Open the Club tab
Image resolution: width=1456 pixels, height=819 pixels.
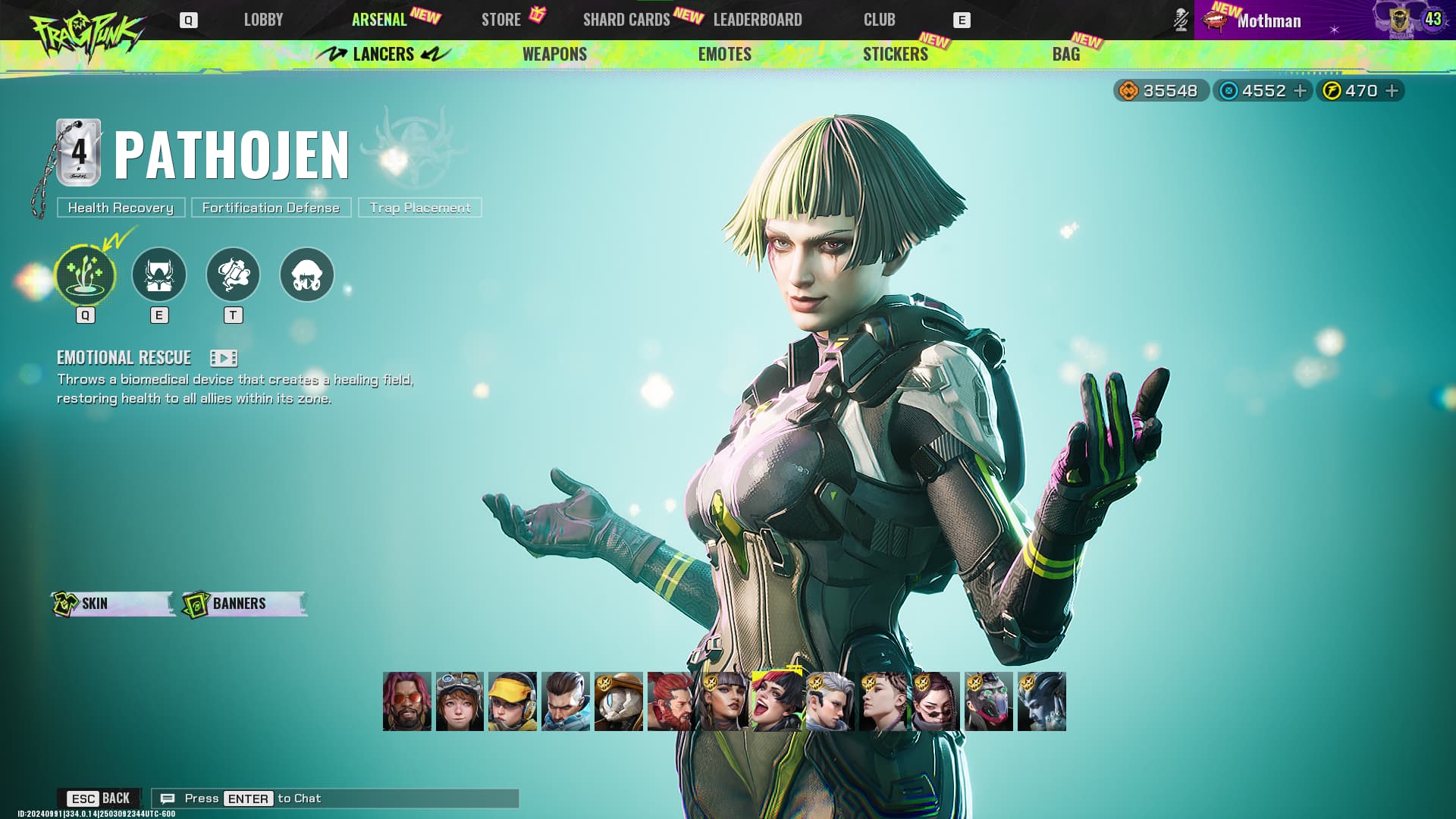tap(879, 20)
